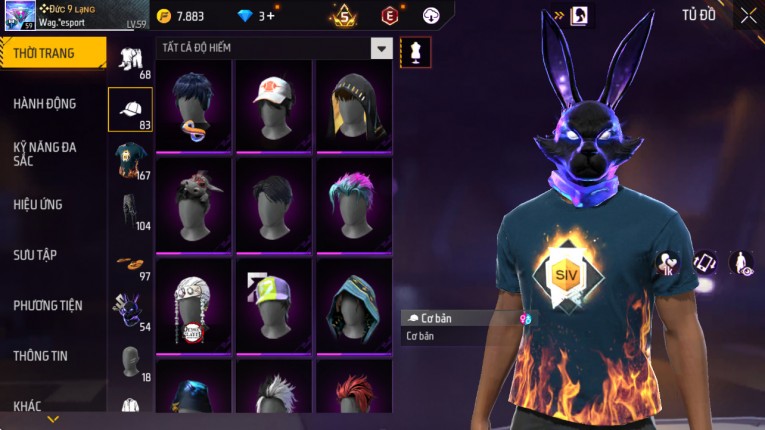The height and width of the screenshot is (430, 765).
Task: Show the HIỆU ỨNG tab
Action: click(x=38, y=204)
